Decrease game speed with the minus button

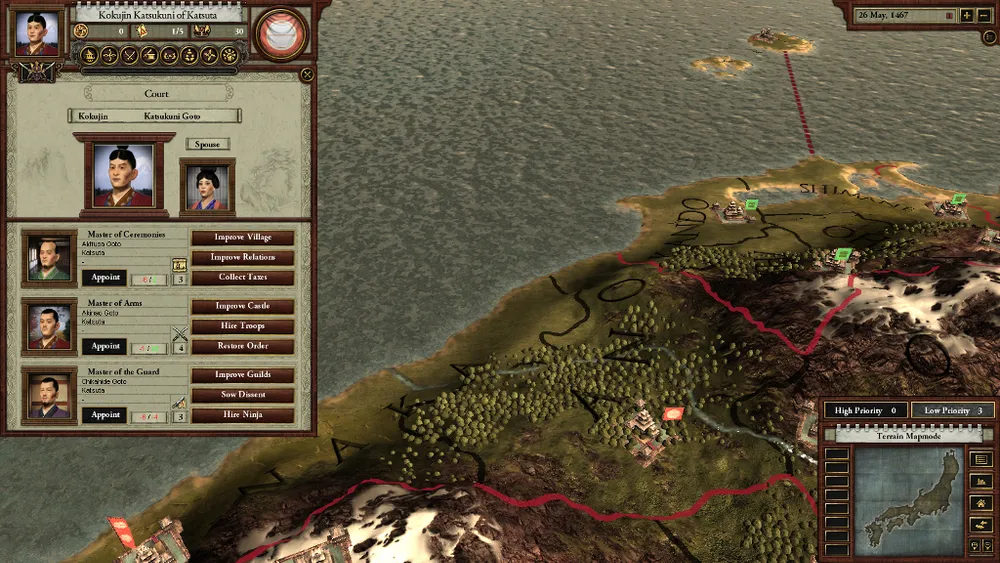(x=985, y=15)
